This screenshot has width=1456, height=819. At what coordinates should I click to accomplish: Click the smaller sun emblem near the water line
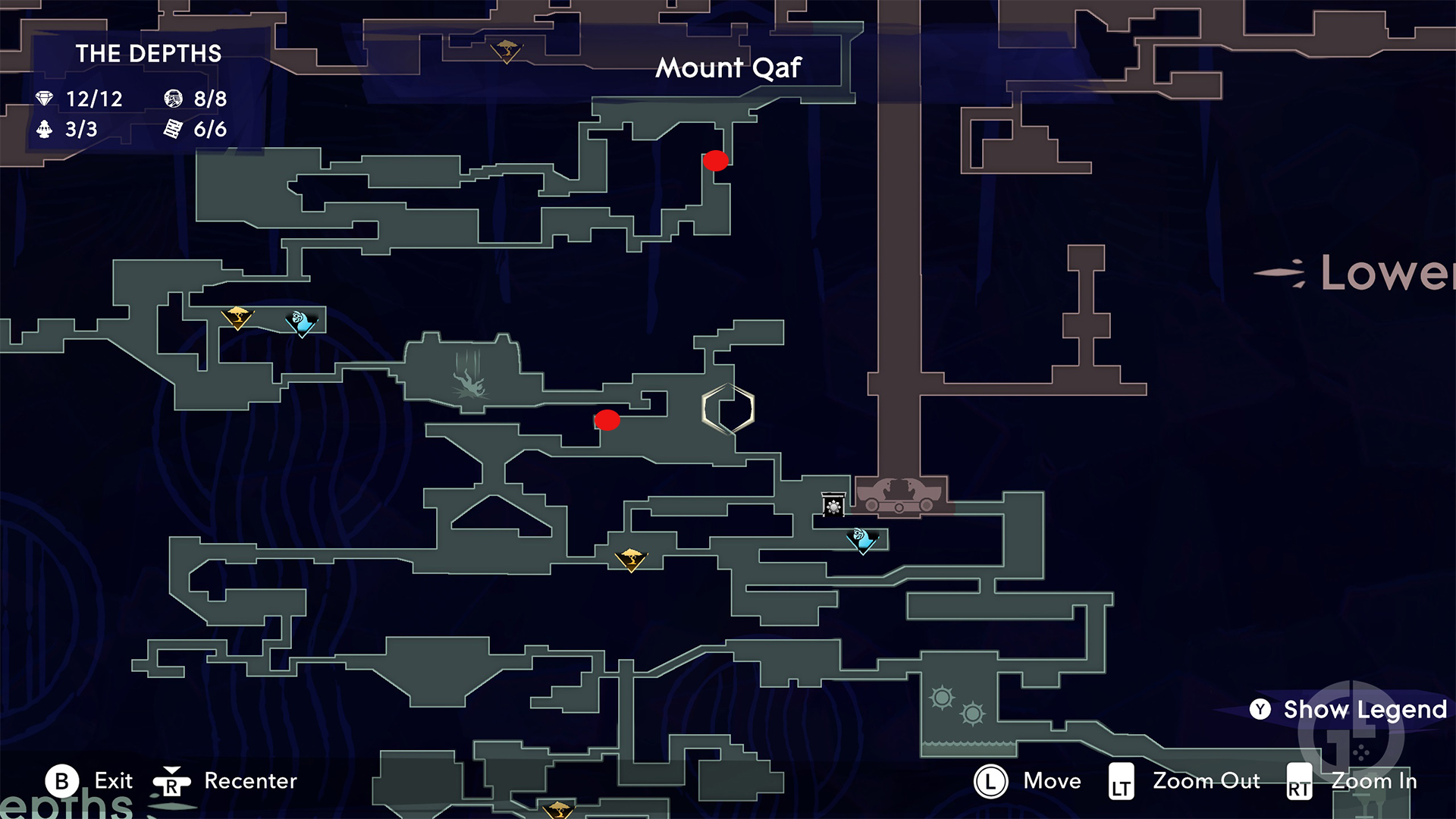tap(971, 714)
